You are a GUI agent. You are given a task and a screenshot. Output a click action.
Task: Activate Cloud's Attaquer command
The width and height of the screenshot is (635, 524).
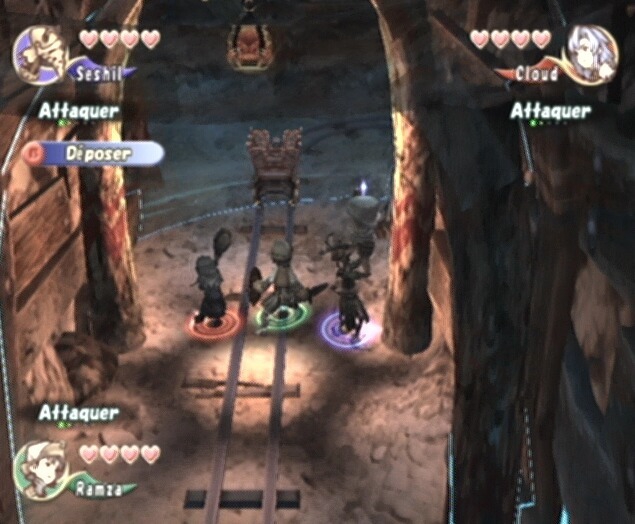tap(550, 111)
